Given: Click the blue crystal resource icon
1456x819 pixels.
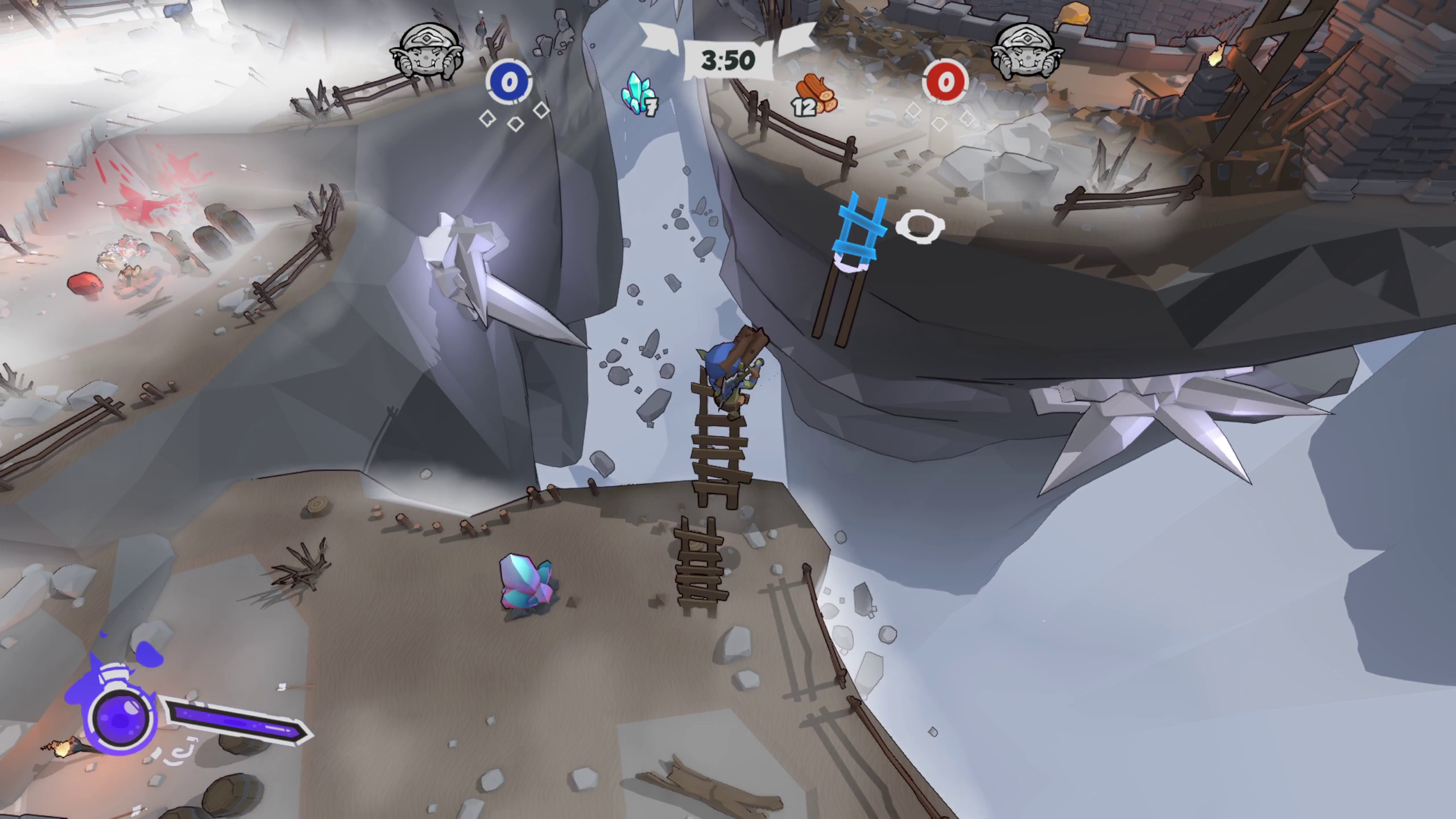Looking at the screenshot, I should [638, 92].
